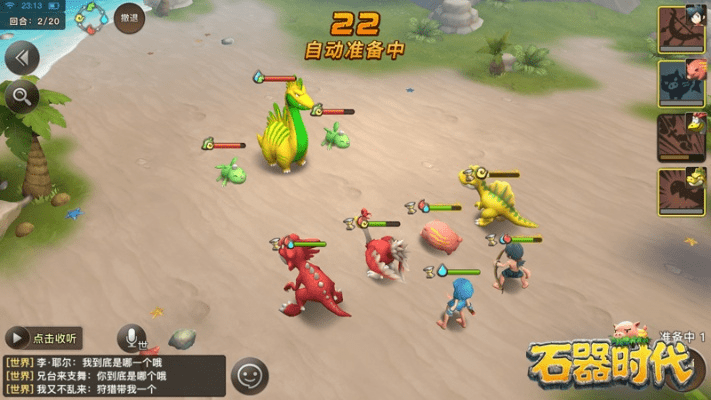711x400 pixels.
Task: Play voice message via 点击收听 button
Action: pyautogui.click(x=43, y=338)
